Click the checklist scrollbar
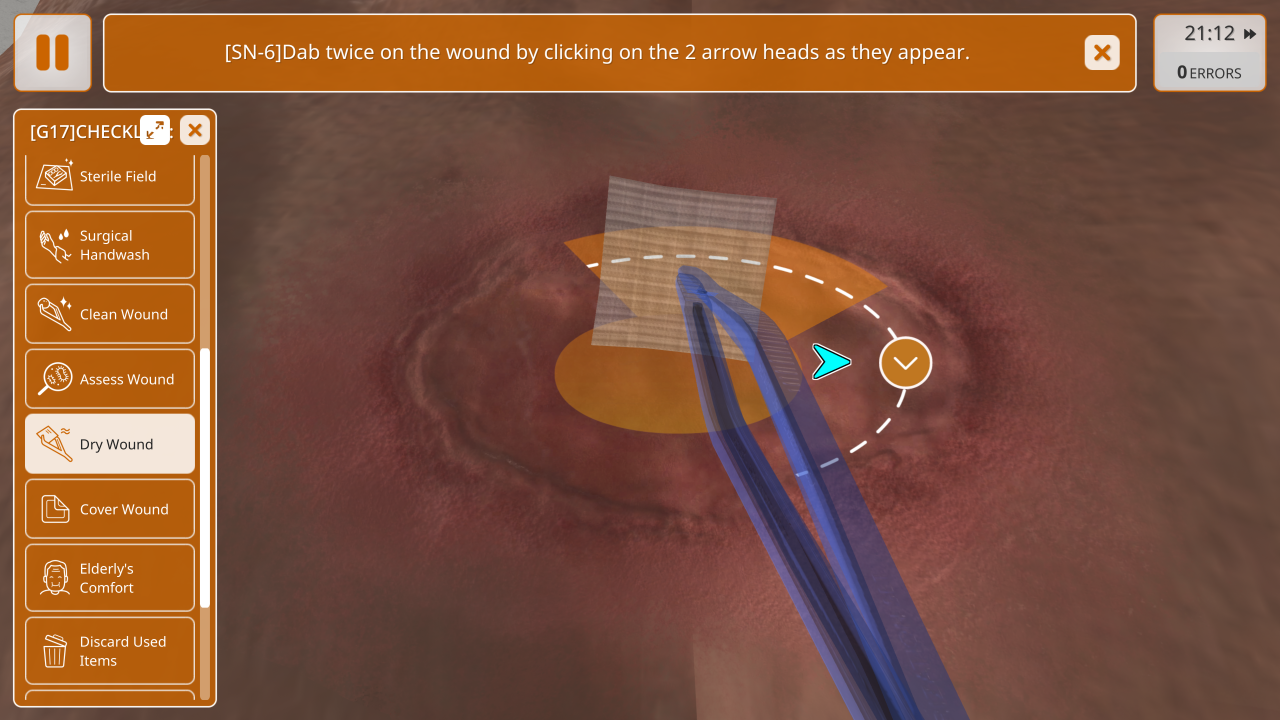Viewport: 1280px width, 720px height. (205, 478)
